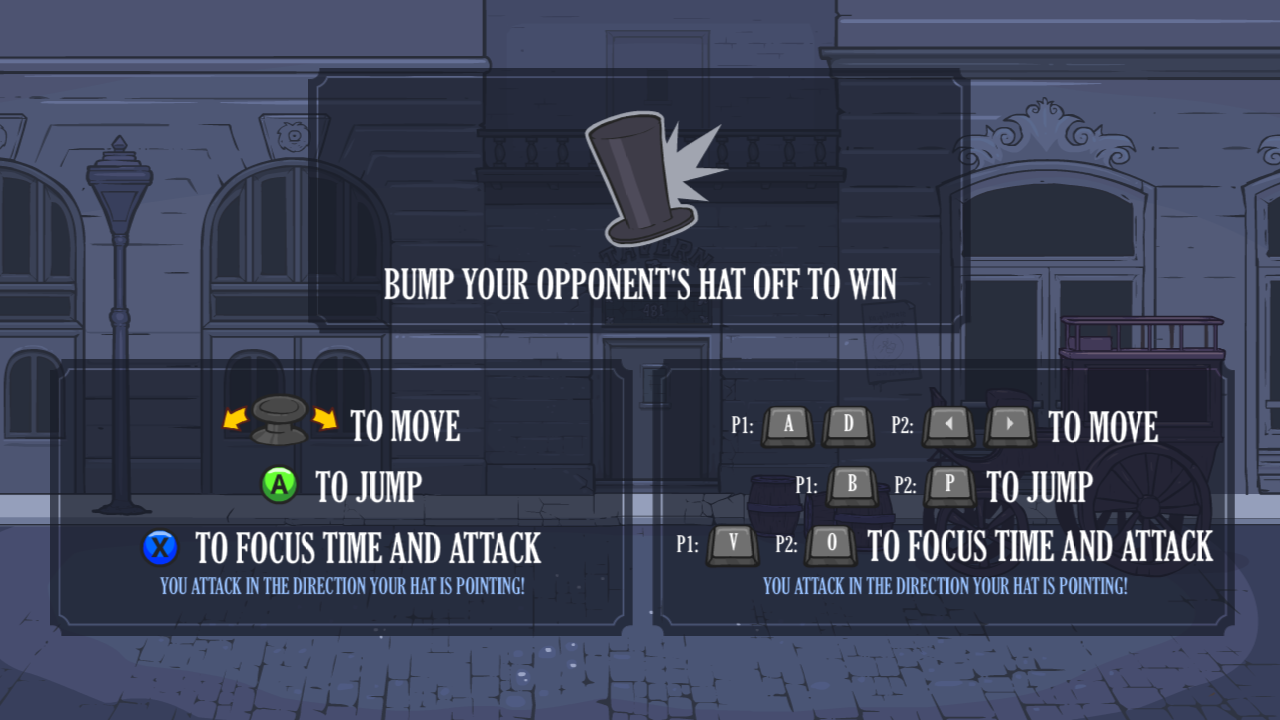Screen dimensions: 1280x720
Task: Select the BUMP YOUR OPPONENT'S HAT OFF text
Action: click(640, 285)
